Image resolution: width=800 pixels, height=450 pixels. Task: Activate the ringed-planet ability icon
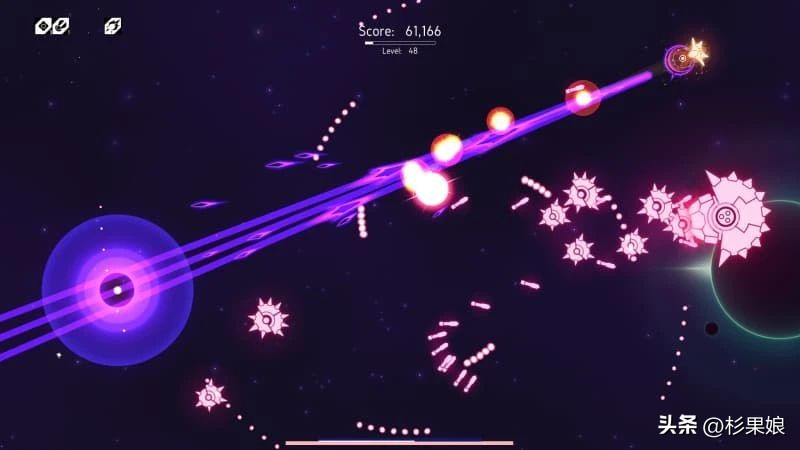pos(113,26)
